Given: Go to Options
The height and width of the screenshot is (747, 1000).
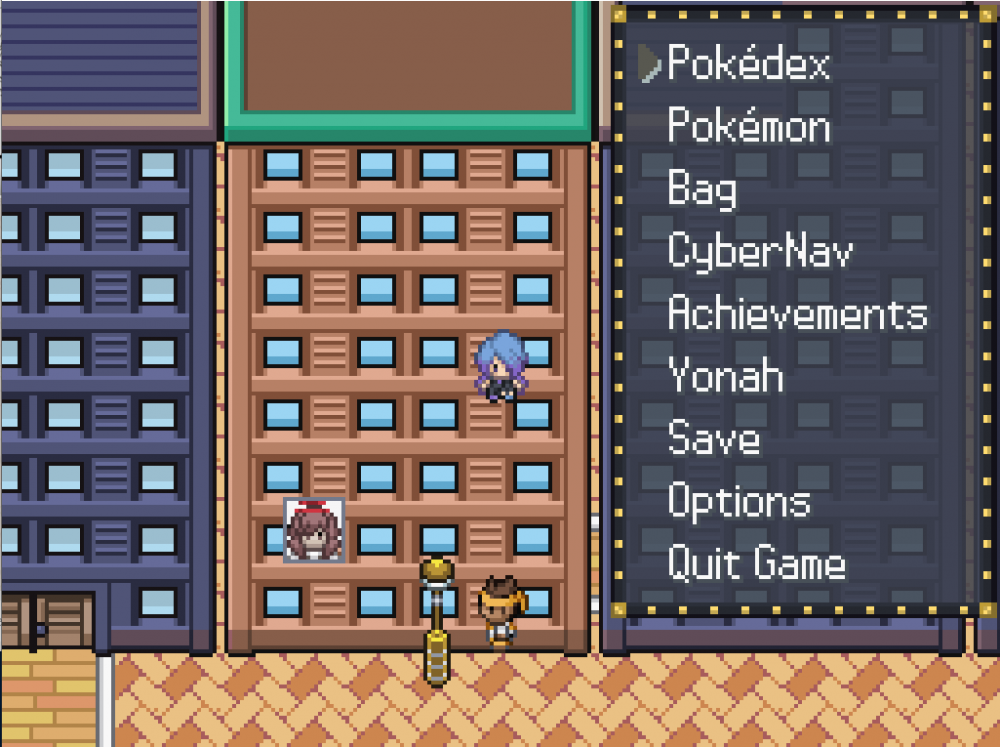Looking at the screenshot, I should click(x=739, y=502).
